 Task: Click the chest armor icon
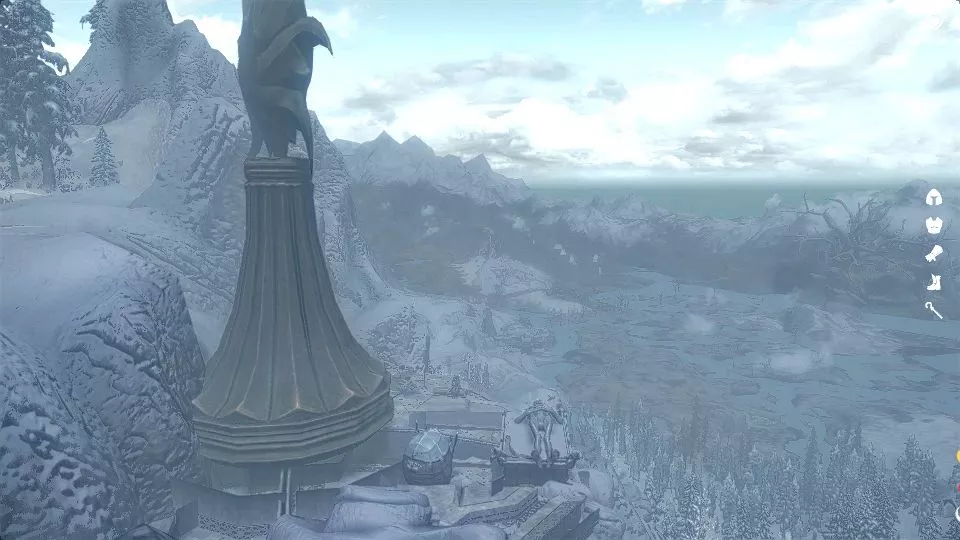(x=934, y=225)
